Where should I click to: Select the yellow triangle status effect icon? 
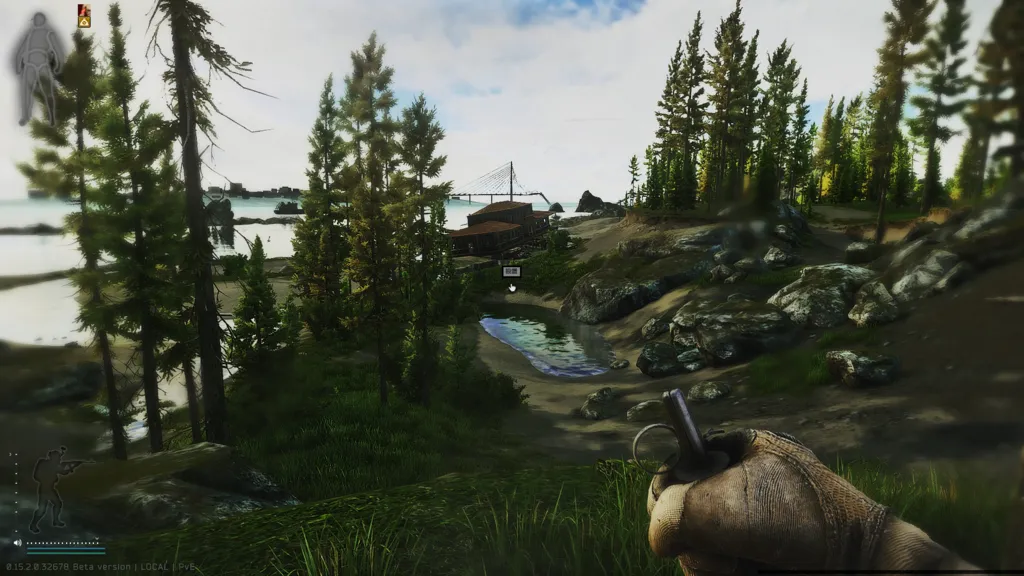pos(84,20)
